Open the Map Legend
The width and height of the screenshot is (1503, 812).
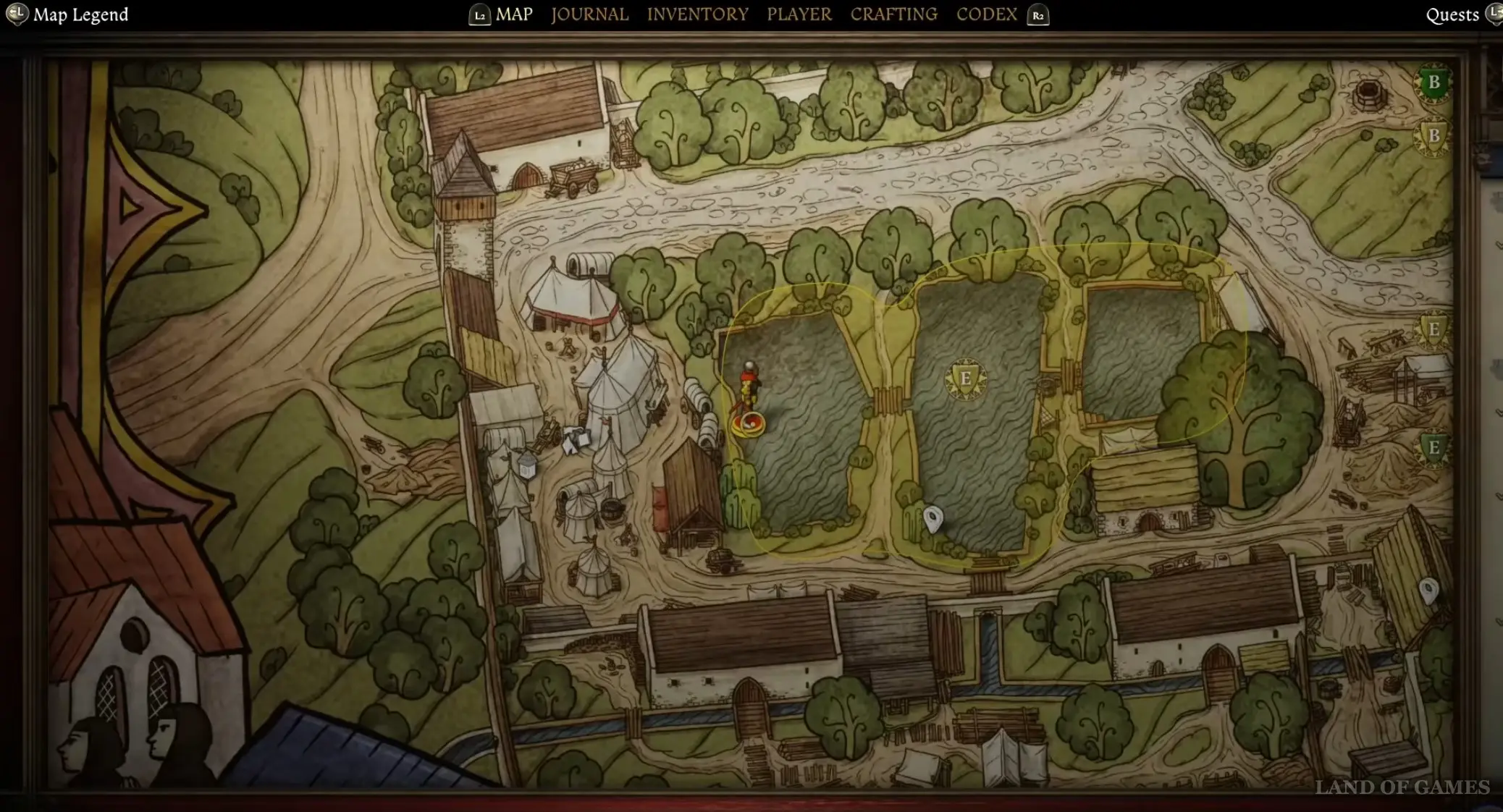click(80, 14)
